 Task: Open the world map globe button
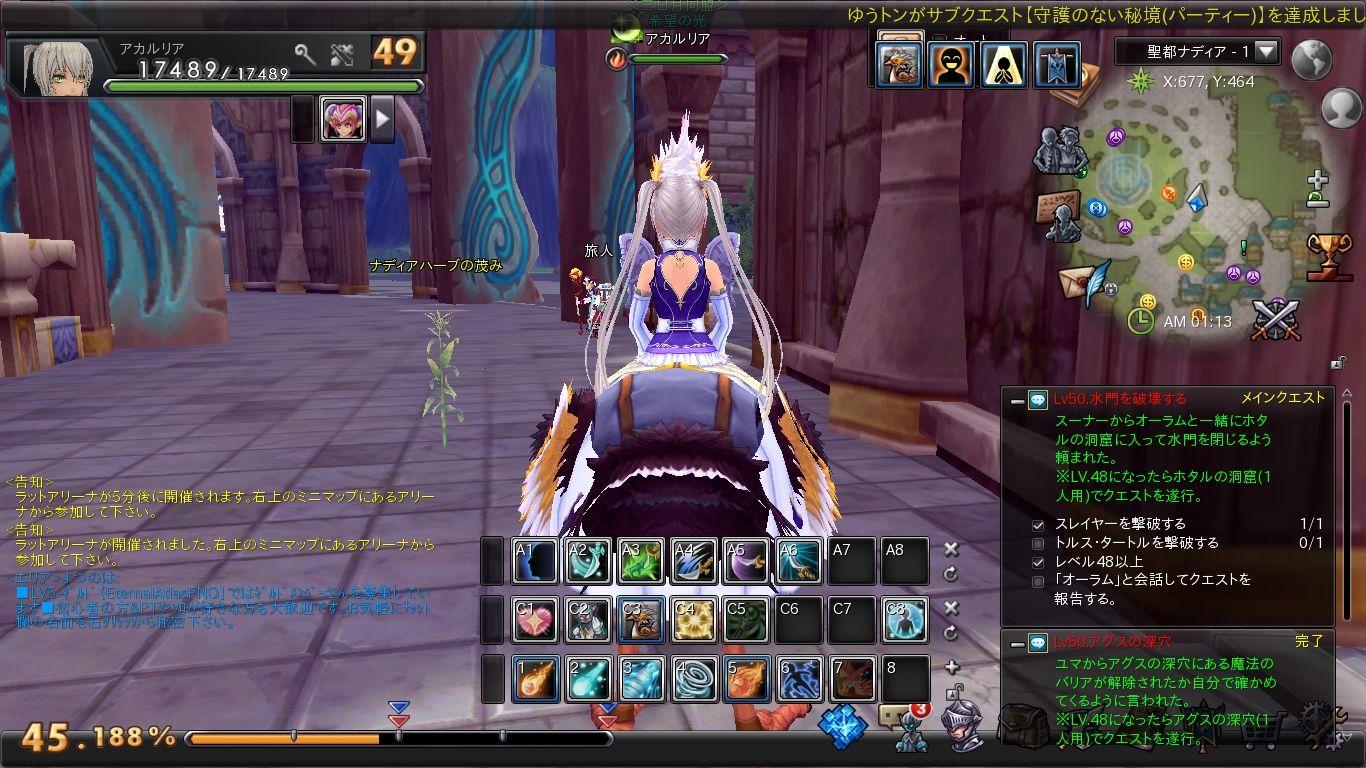1311,60
